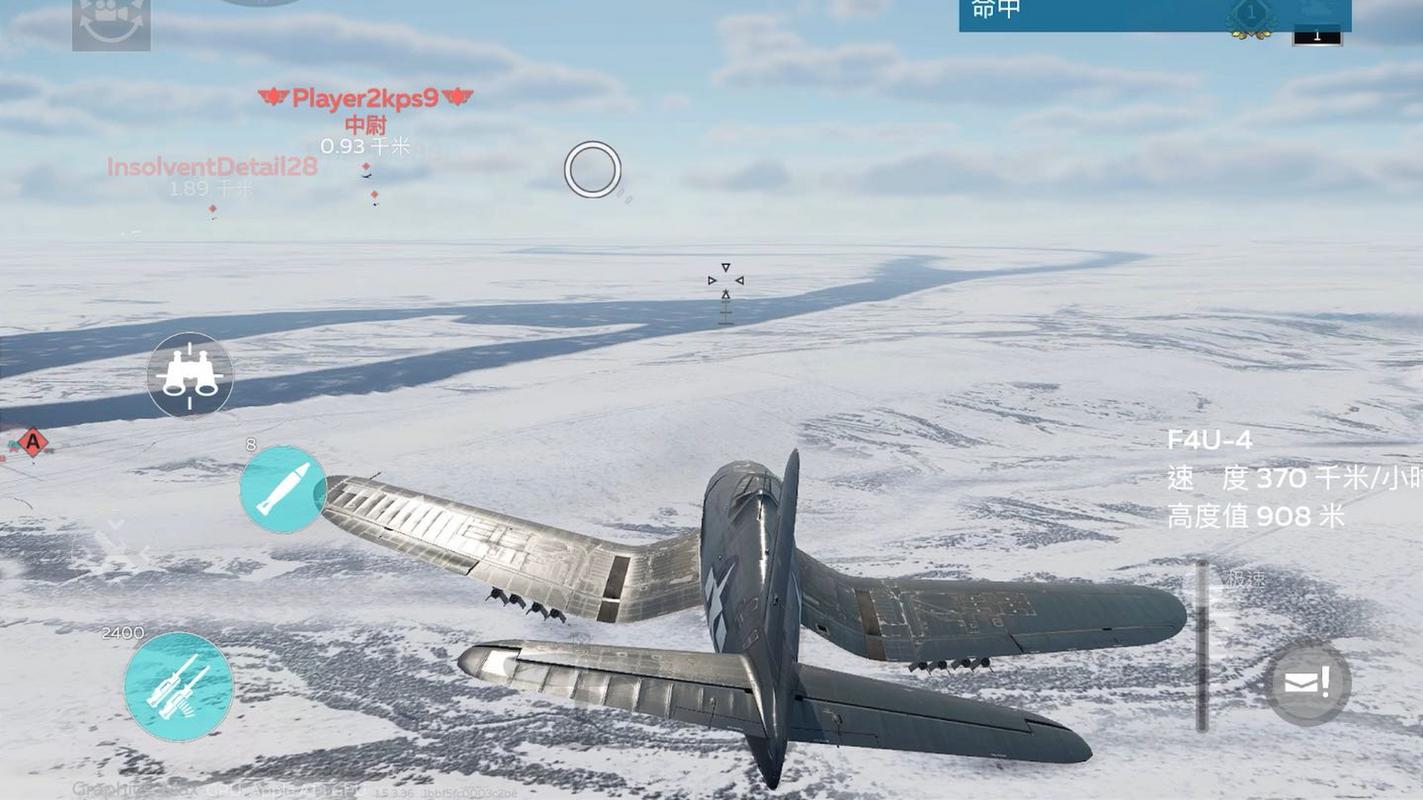Click the vertical throttle slider

[x=1203, y=645]
